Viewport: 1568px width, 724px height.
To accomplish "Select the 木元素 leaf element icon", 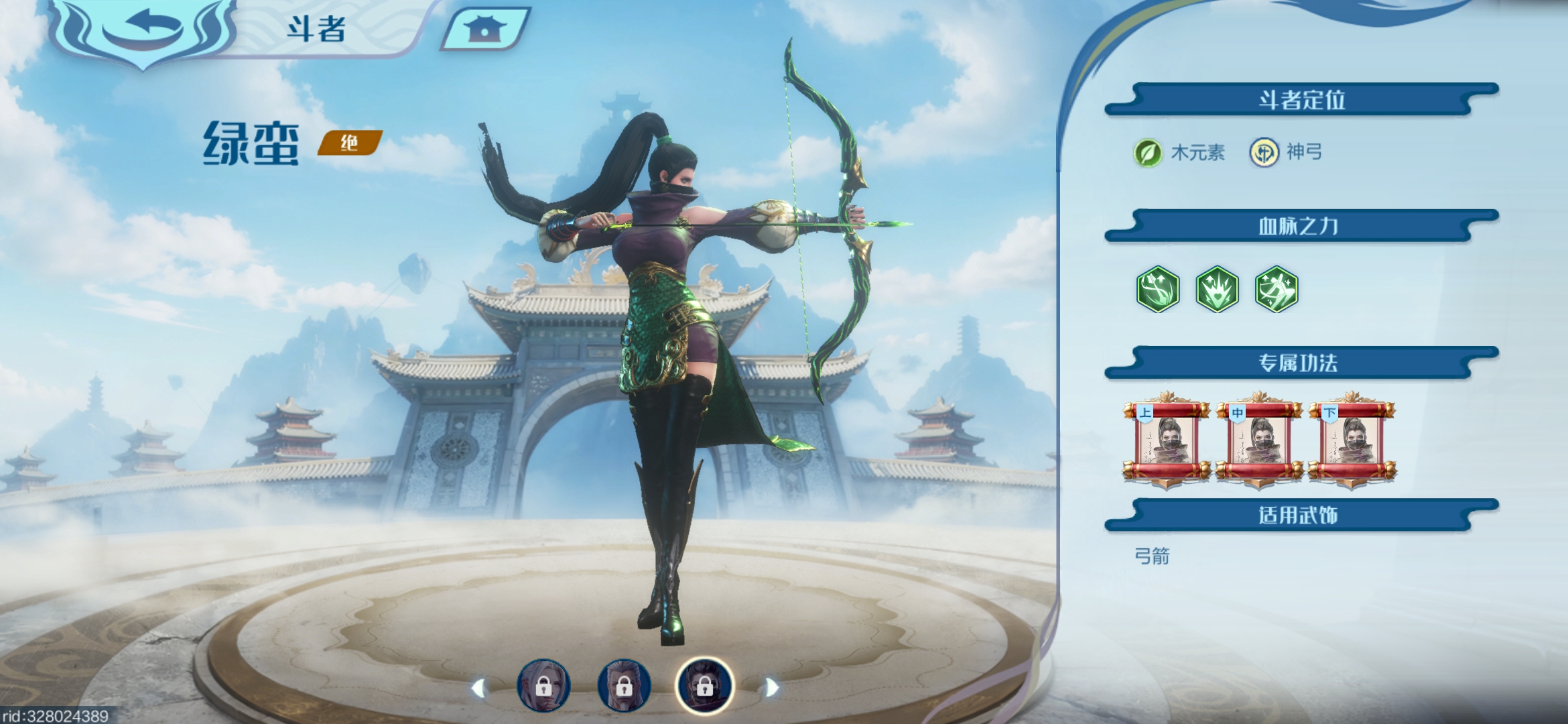I will tap(1147, 153).
